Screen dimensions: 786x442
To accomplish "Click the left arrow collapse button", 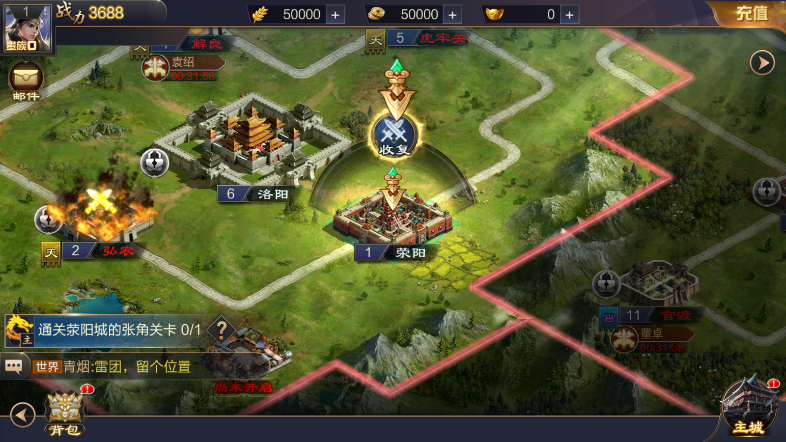I will pyautogui.click(x=22, y=413).
